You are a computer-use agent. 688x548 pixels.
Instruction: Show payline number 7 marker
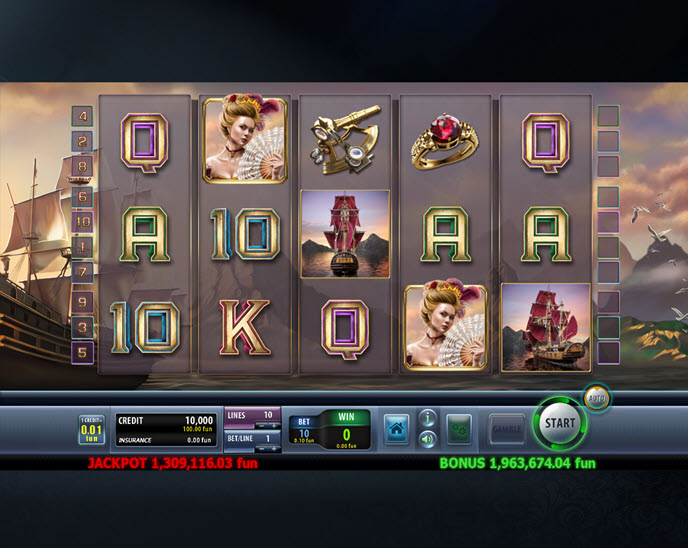83,272
